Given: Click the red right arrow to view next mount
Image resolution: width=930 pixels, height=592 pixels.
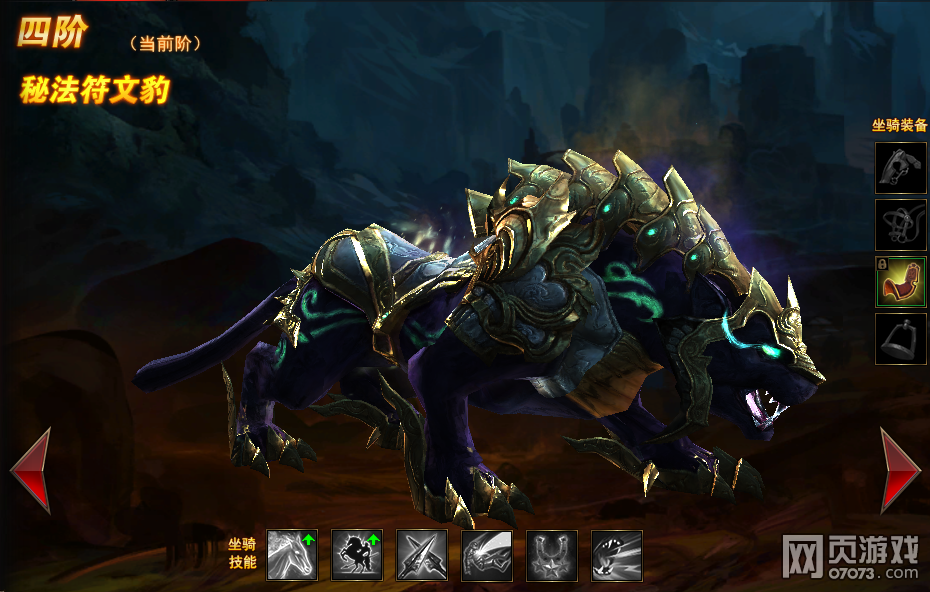Looking at the screenshot, I should coord(899,470).
